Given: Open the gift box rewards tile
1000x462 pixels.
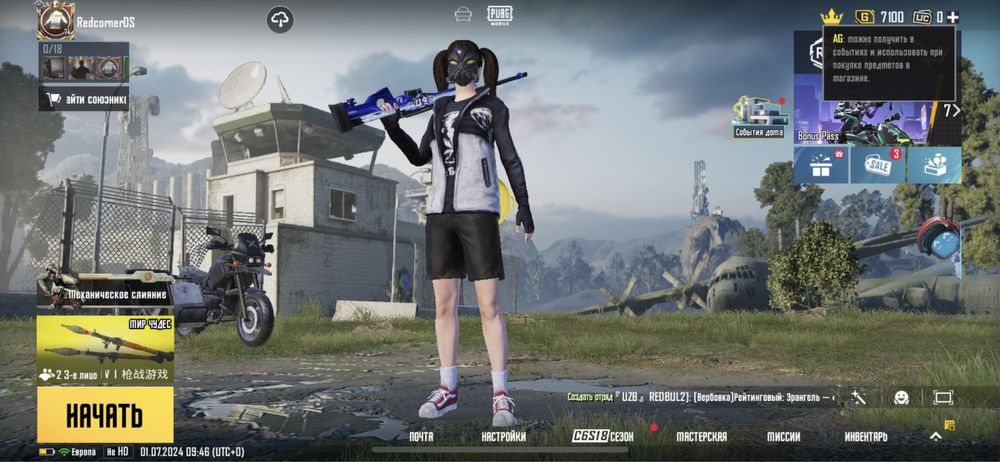Looking at the screenshot, I should pos(821,165).
